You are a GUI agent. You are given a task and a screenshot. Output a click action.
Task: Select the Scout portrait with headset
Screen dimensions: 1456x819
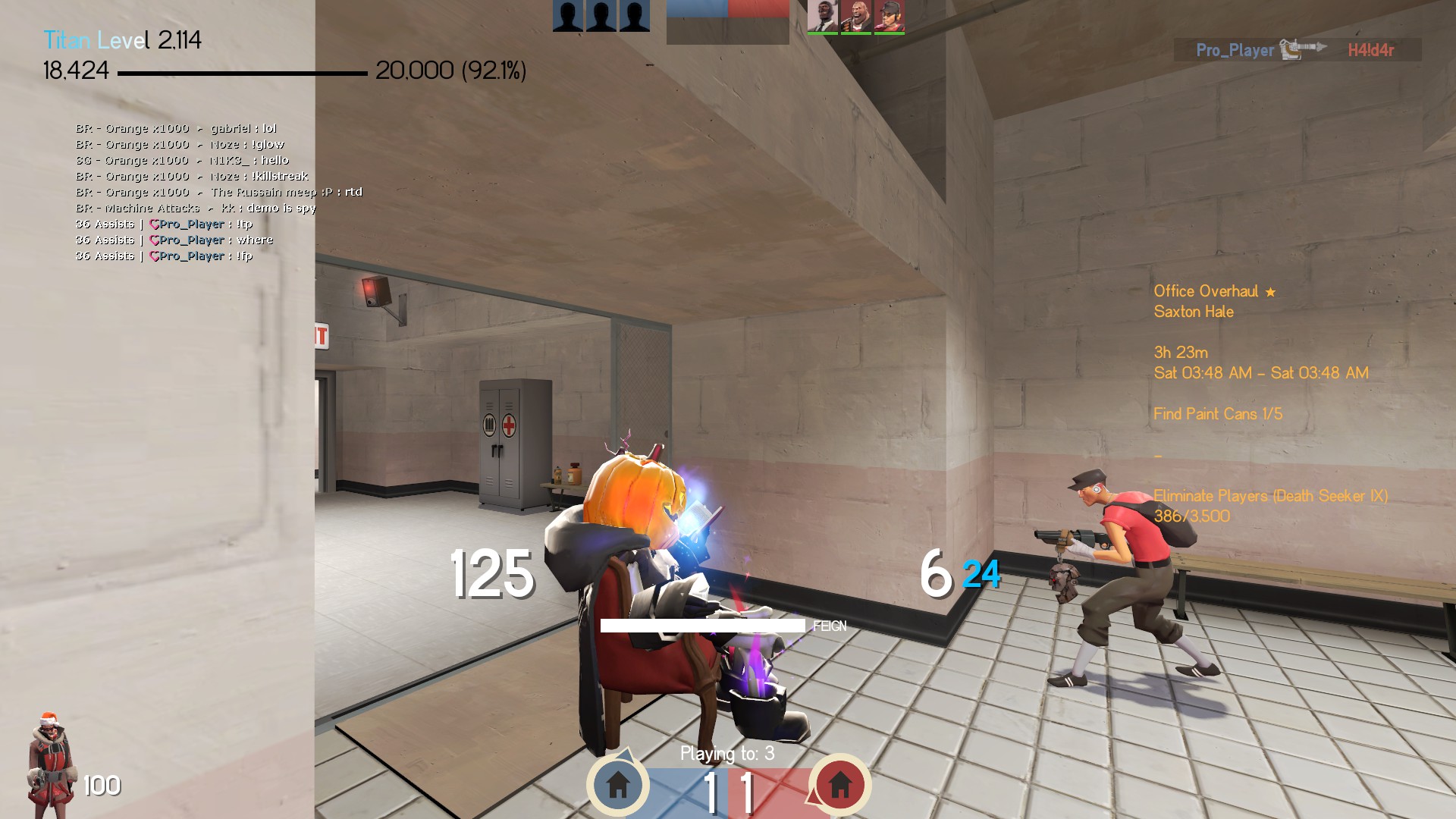tap(889, 16)
